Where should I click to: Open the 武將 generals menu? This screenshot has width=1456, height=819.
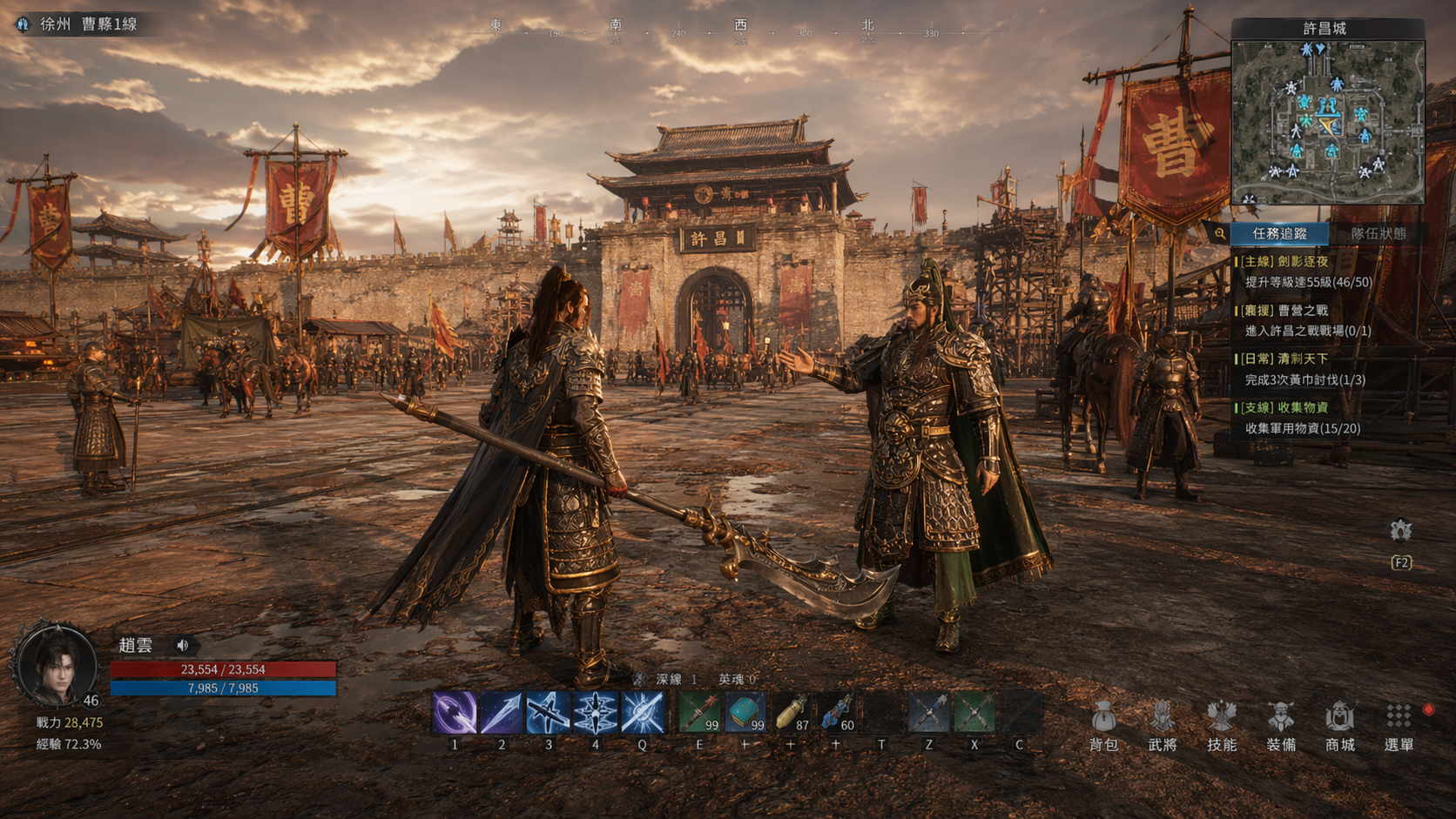[x=1163, y=725]
